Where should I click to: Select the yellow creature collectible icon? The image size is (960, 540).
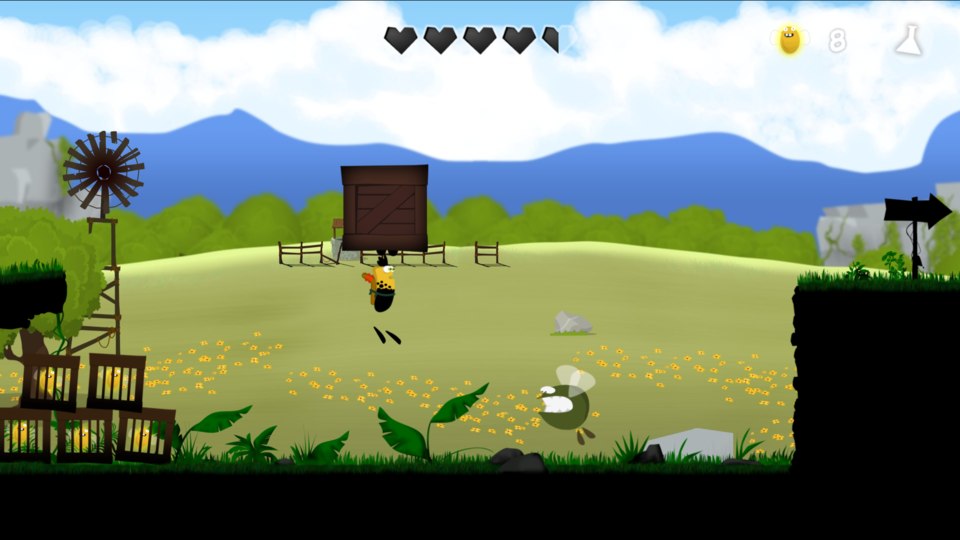pos(790,40)
